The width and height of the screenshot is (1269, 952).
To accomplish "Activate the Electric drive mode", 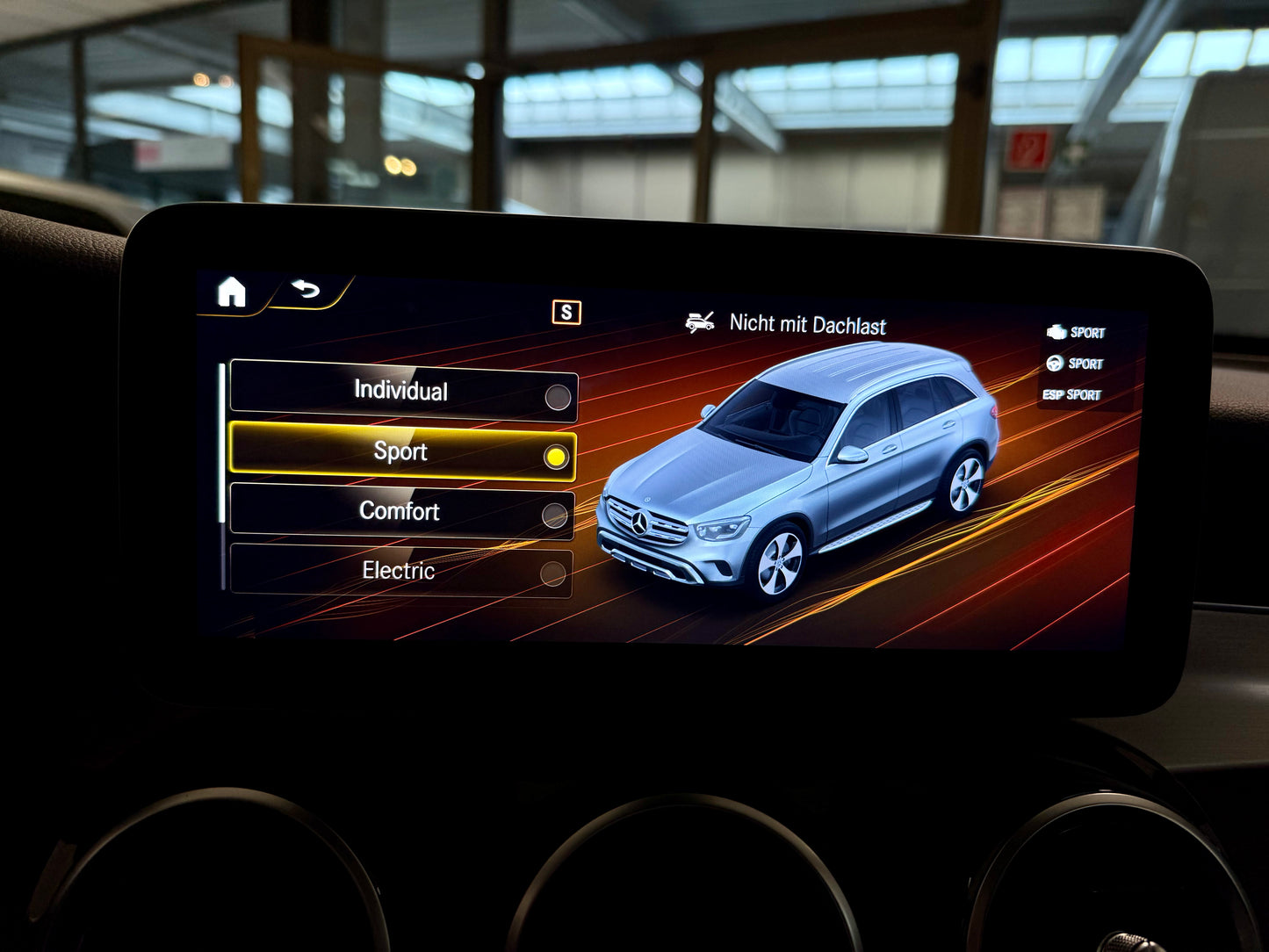I will pos(400,572).
